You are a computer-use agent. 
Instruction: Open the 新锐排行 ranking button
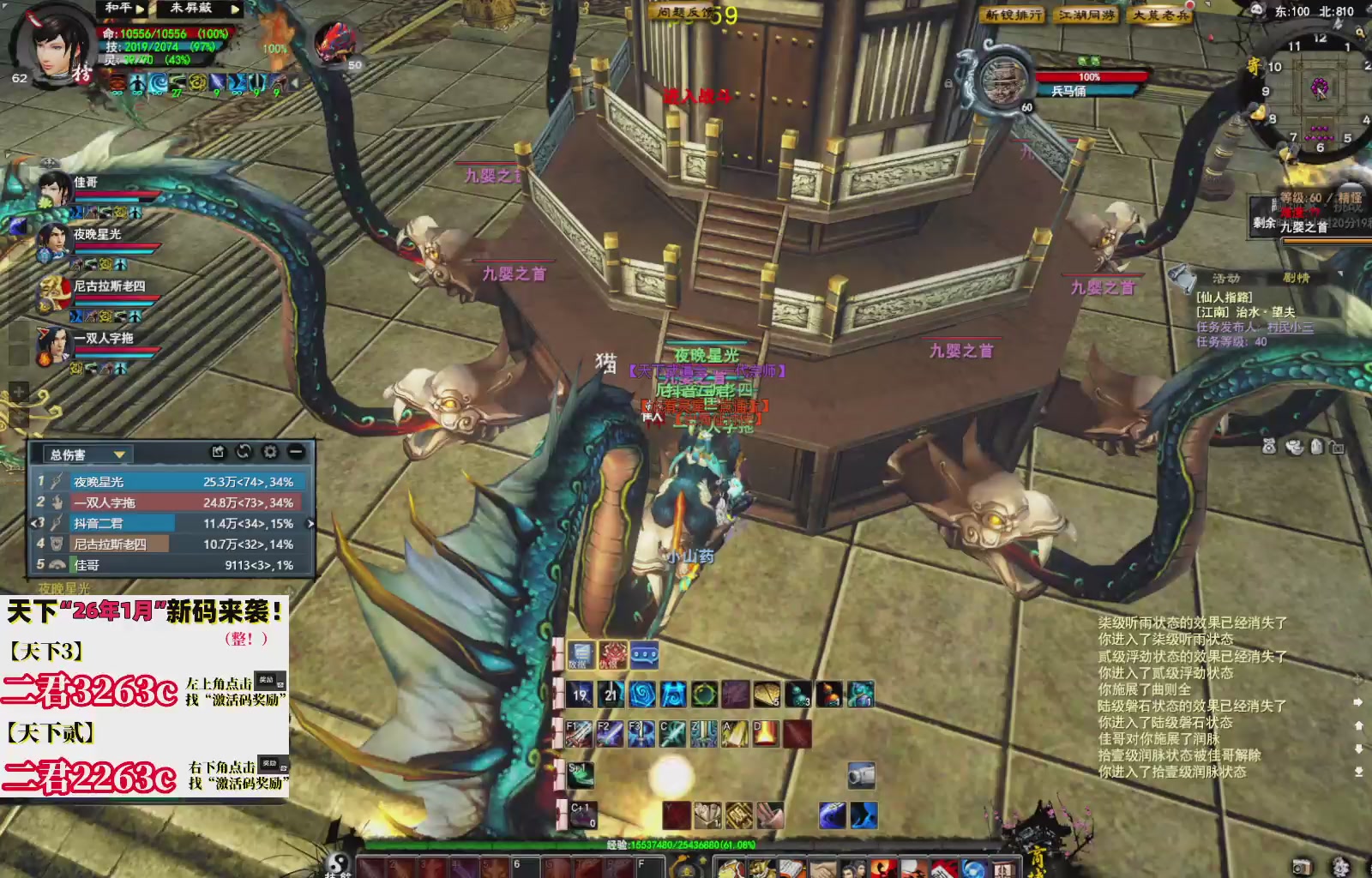pos(1013,15)
